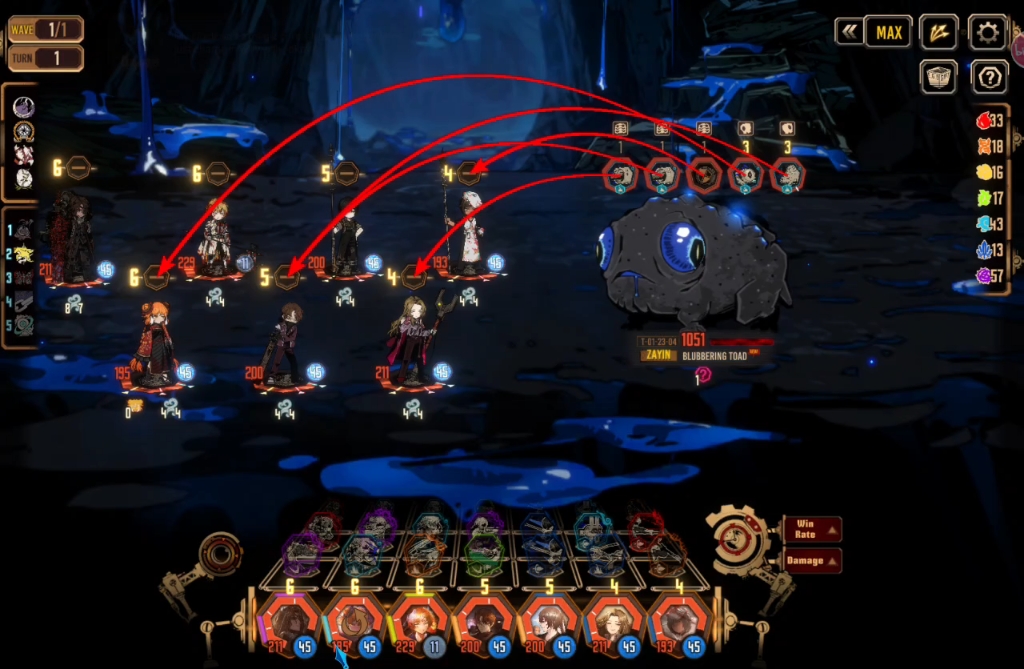The width and height of the screenshot is (1024, 669).
Task: Choose the Win Rate auto-select option
Action: pyautogui.click(x=811, y=529)
